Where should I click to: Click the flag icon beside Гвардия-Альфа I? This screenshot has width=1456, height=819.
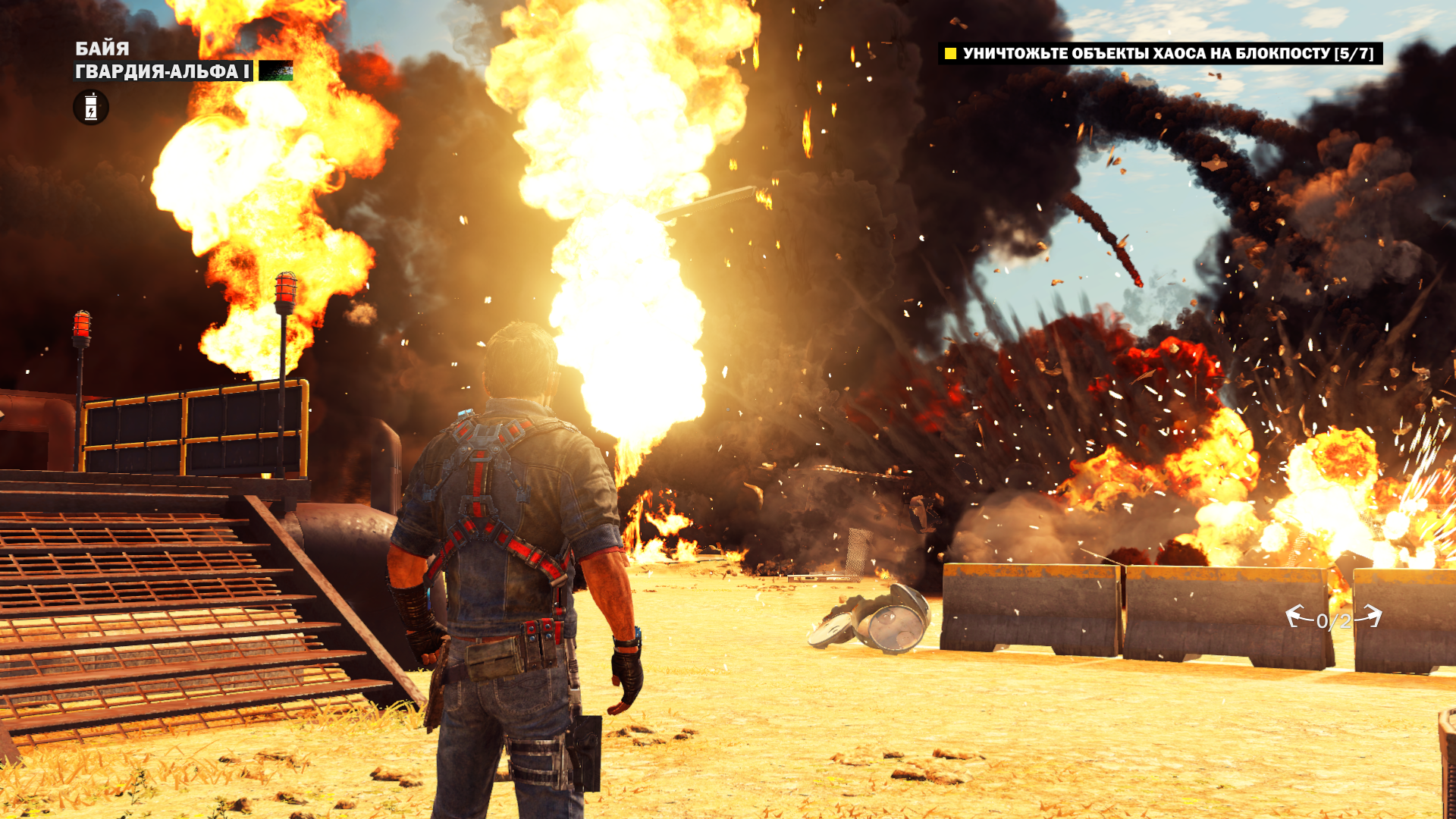coord(276,71)
